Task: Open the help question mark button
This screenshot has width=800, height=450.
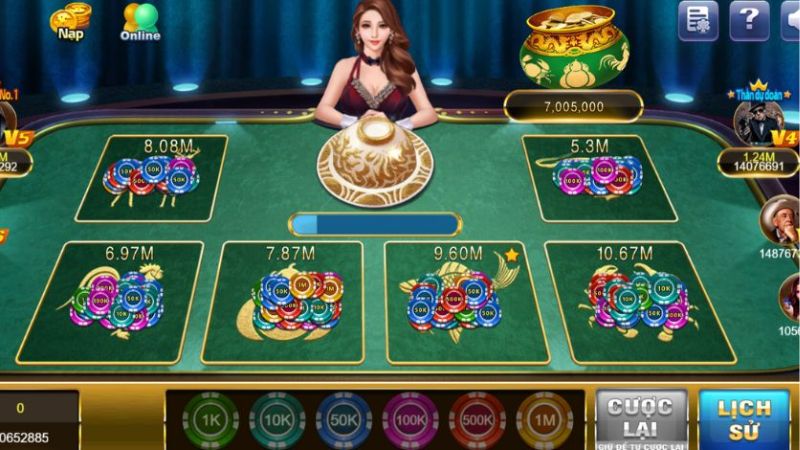Action: pyautogui.click(x=748, y=20)
